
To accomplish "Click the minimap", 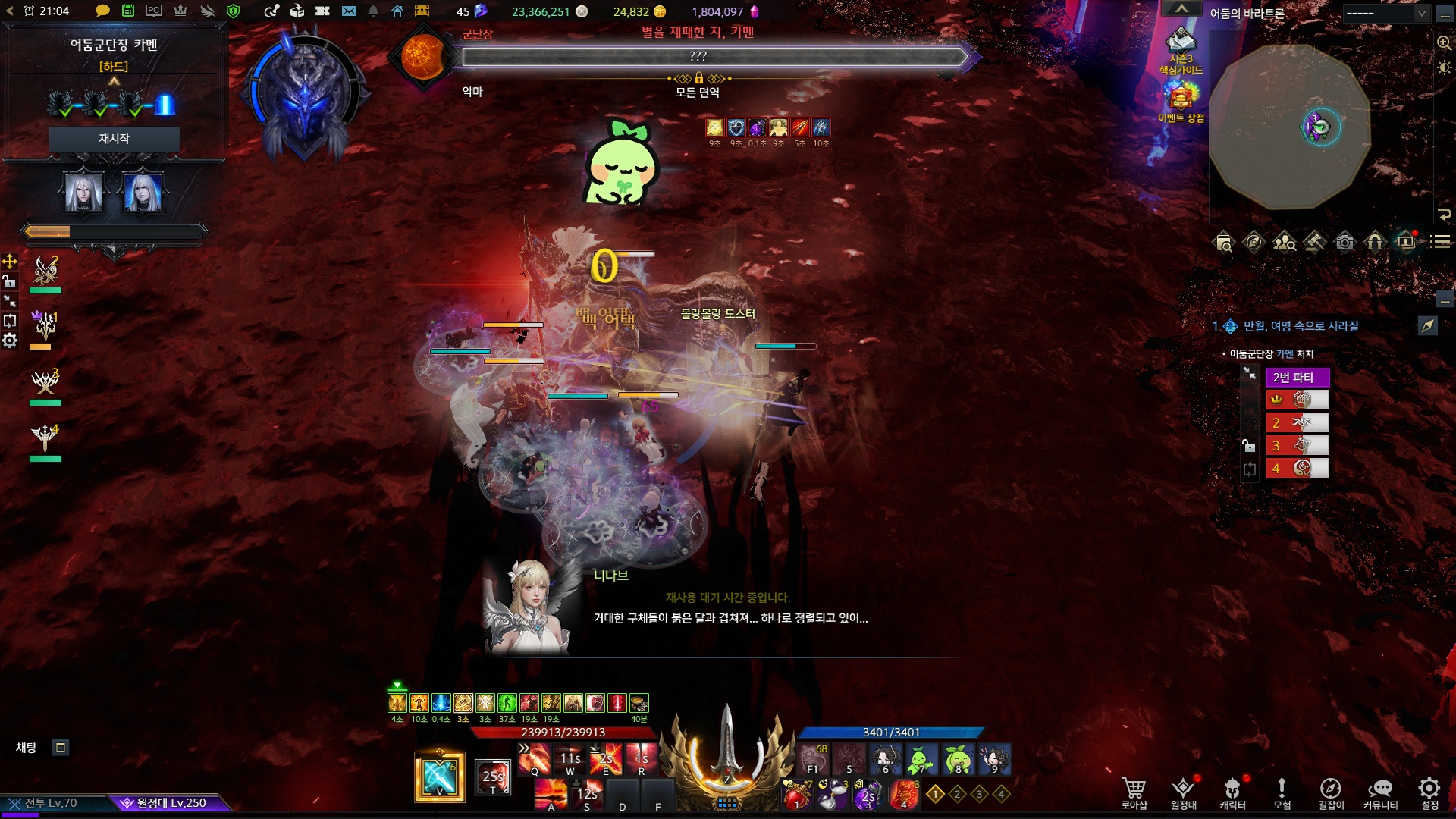I will coord(1289,125).
